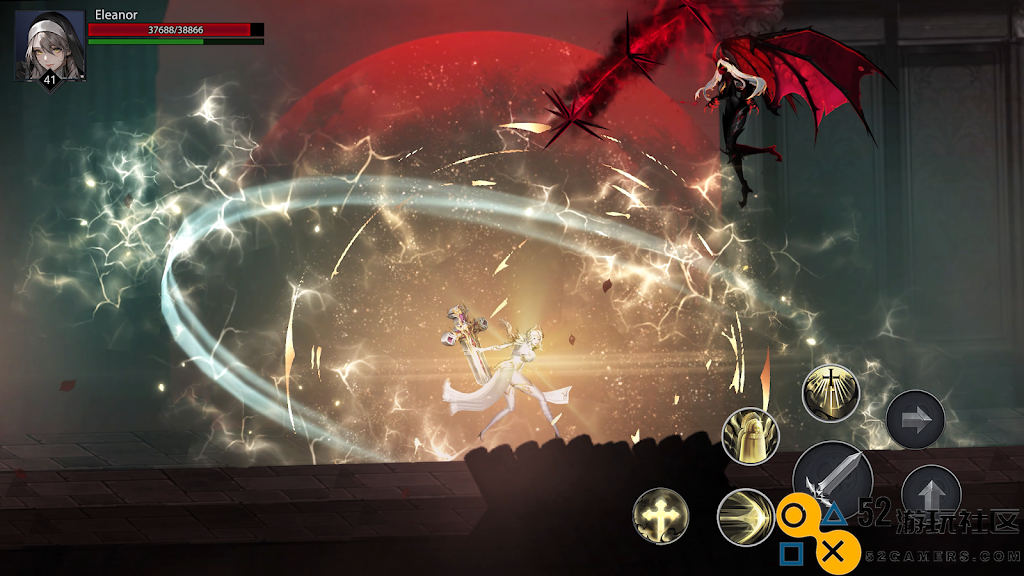Activate the glowing holy cross skill
The image size is (1024, 576).
point(661,516)
